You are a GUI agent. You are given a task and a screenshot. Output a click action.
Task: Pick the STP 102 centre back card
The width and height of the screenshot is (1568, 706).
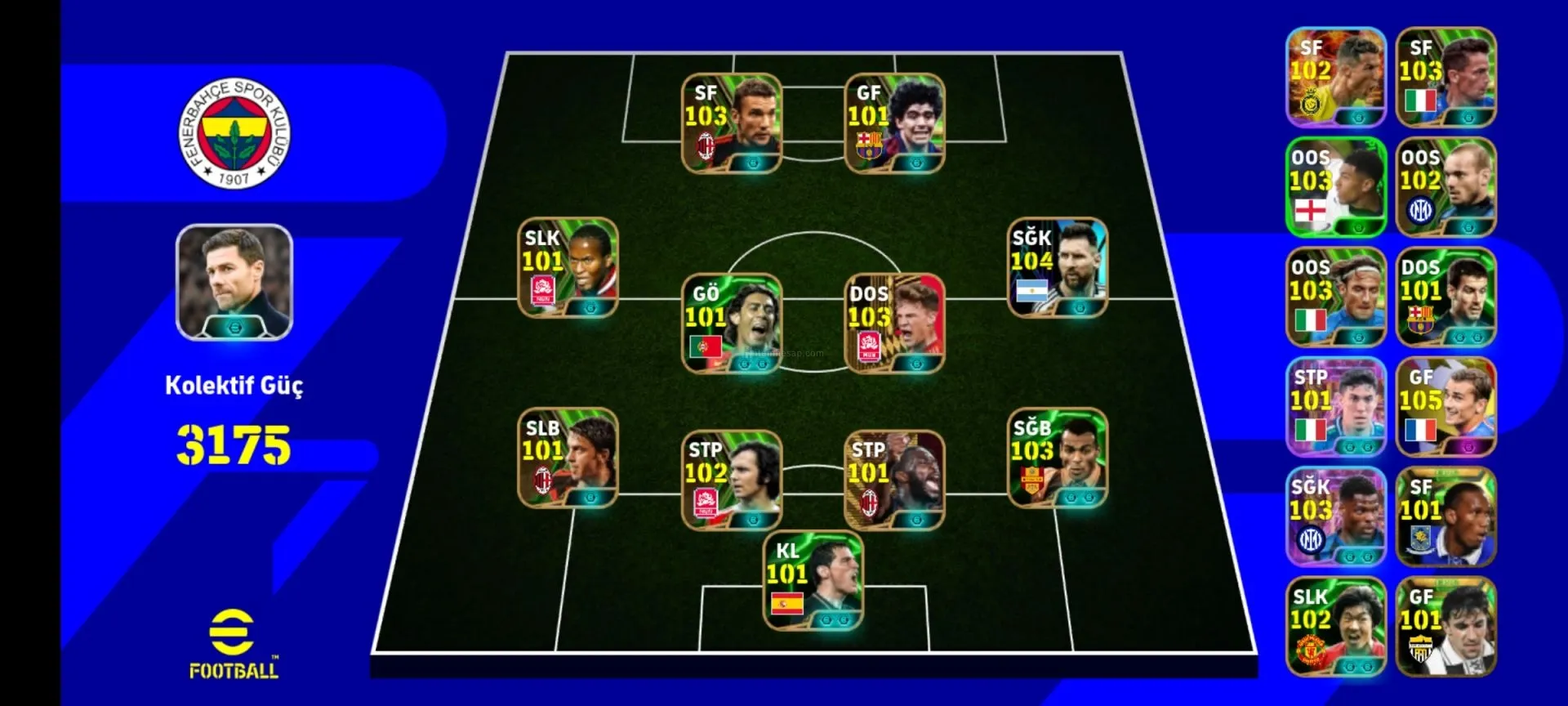click(x=732, y=480)
